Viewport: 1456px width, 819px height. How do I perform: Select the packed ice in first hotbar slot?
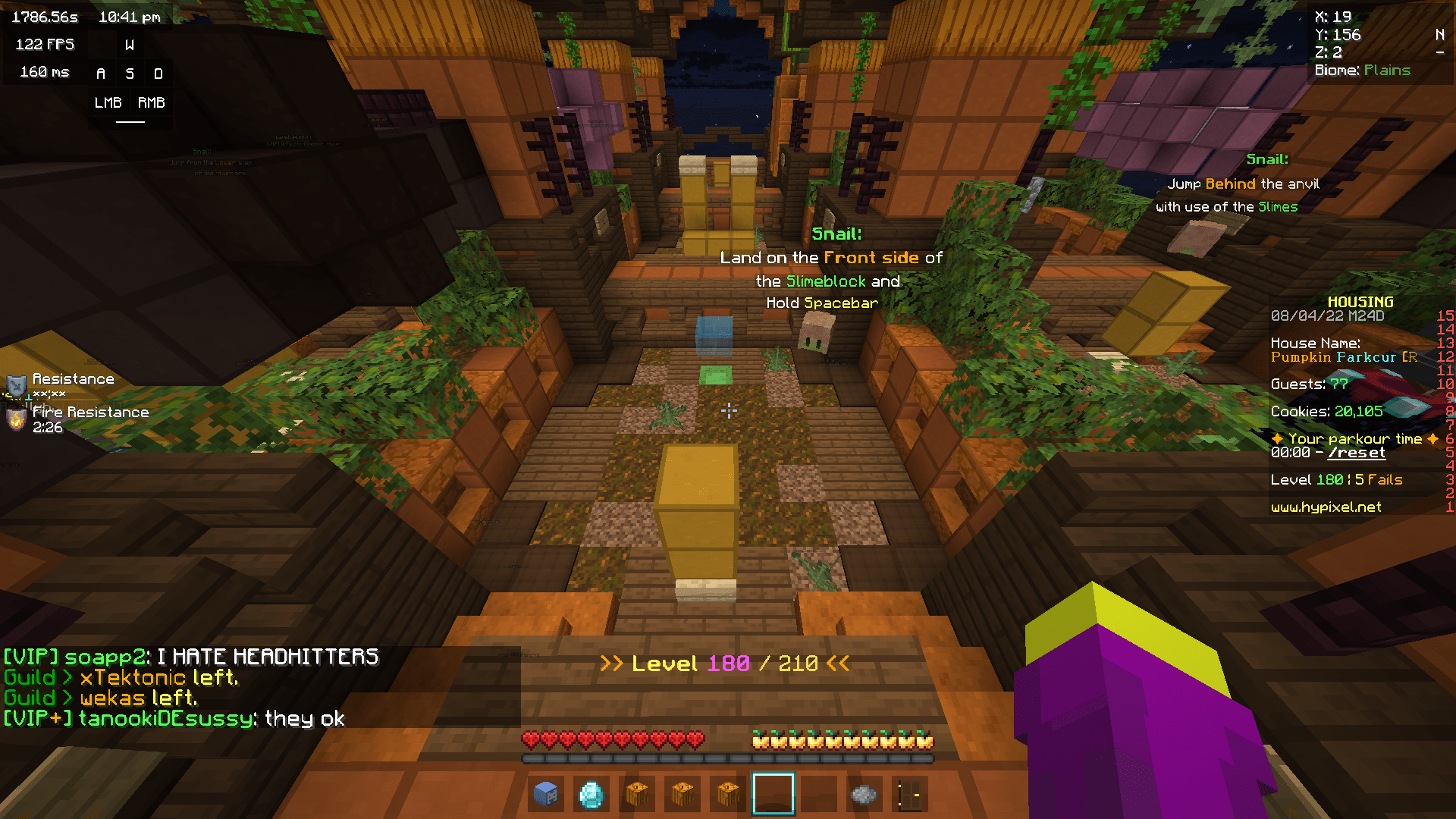pyautogui.click(x=546, y=794)
